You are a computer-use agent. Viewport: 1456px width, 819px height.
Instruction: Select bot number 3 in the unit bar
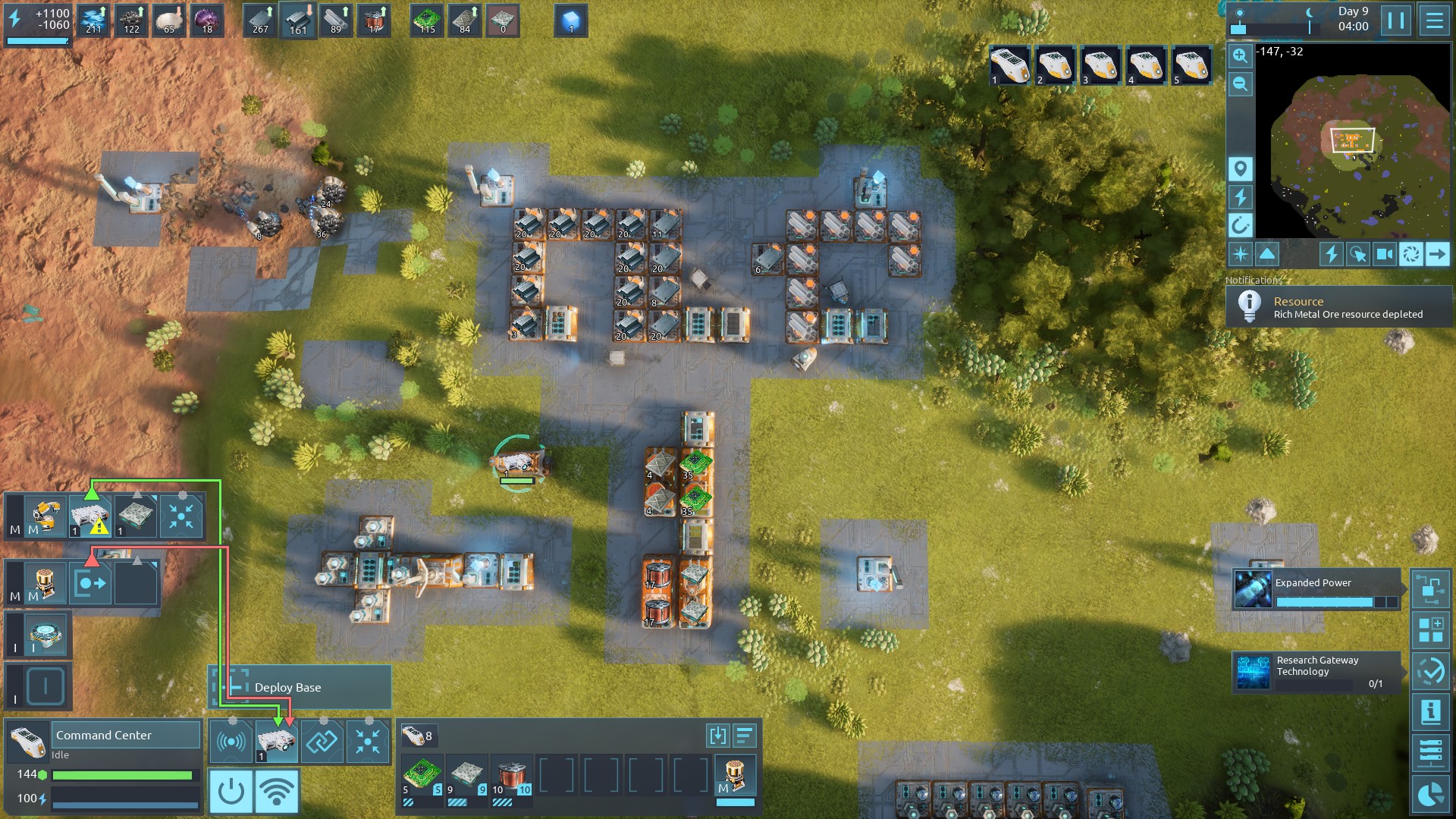[1100, 65]
